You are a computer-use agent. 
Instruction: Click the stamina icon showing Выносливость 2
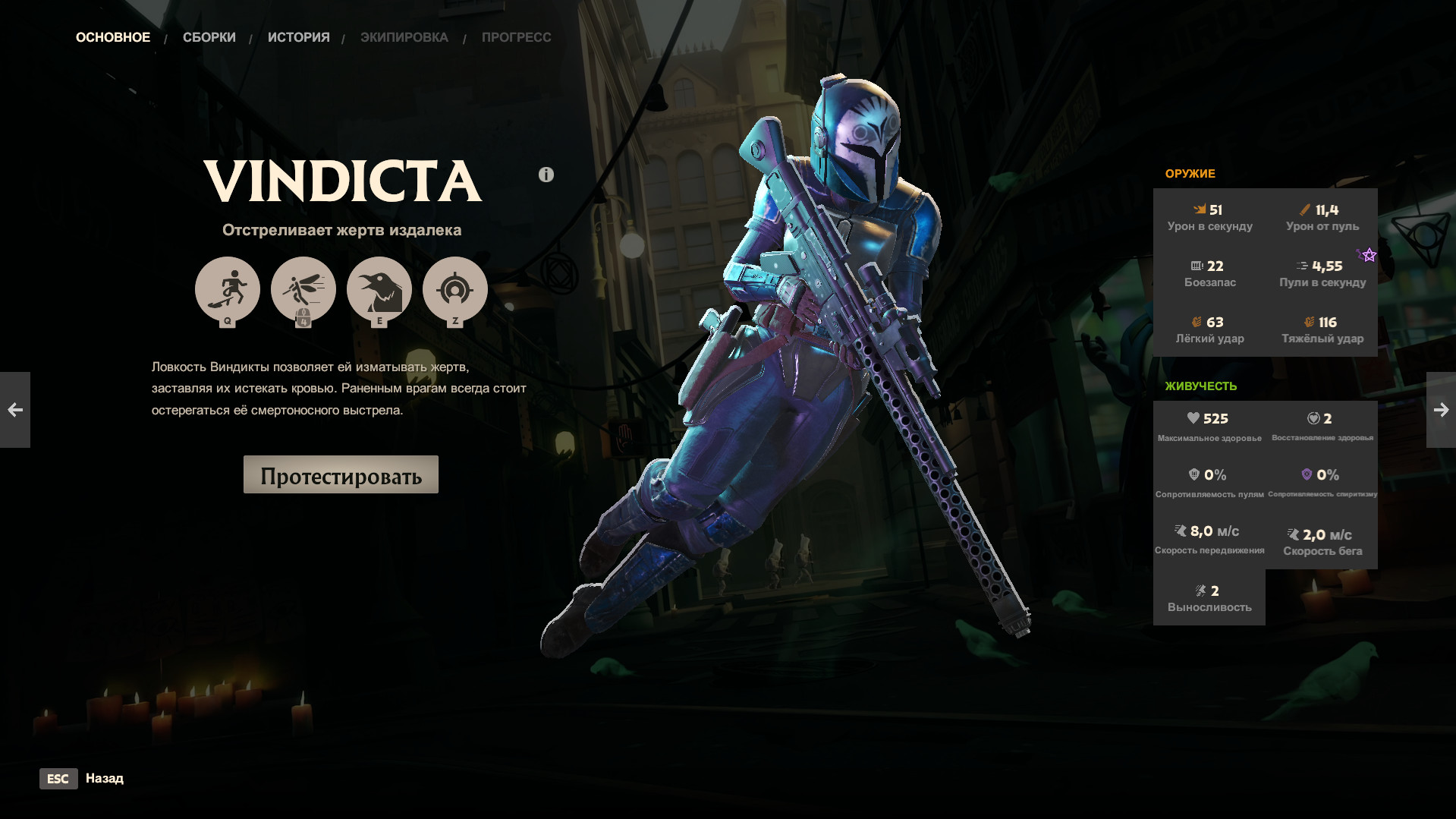coord(1200,590)
